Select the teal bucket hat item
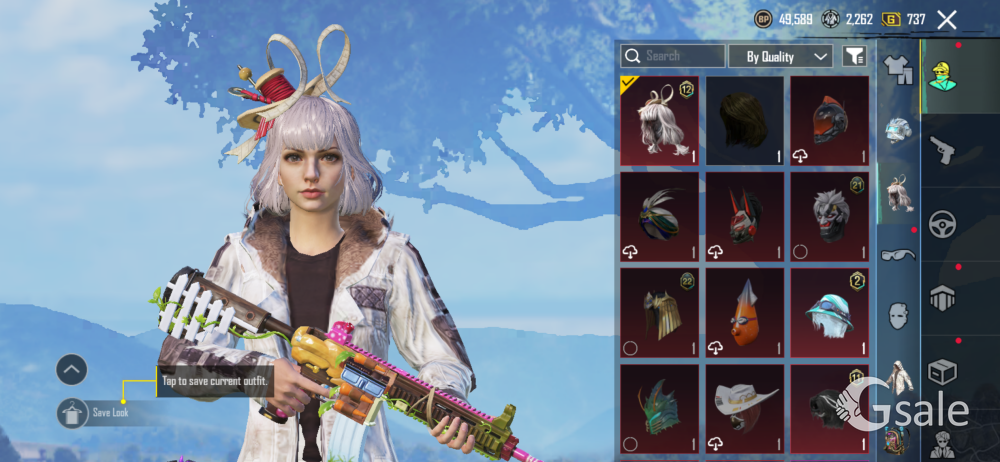The width and height of the screenshot is (1000, 462). [830, 312]
